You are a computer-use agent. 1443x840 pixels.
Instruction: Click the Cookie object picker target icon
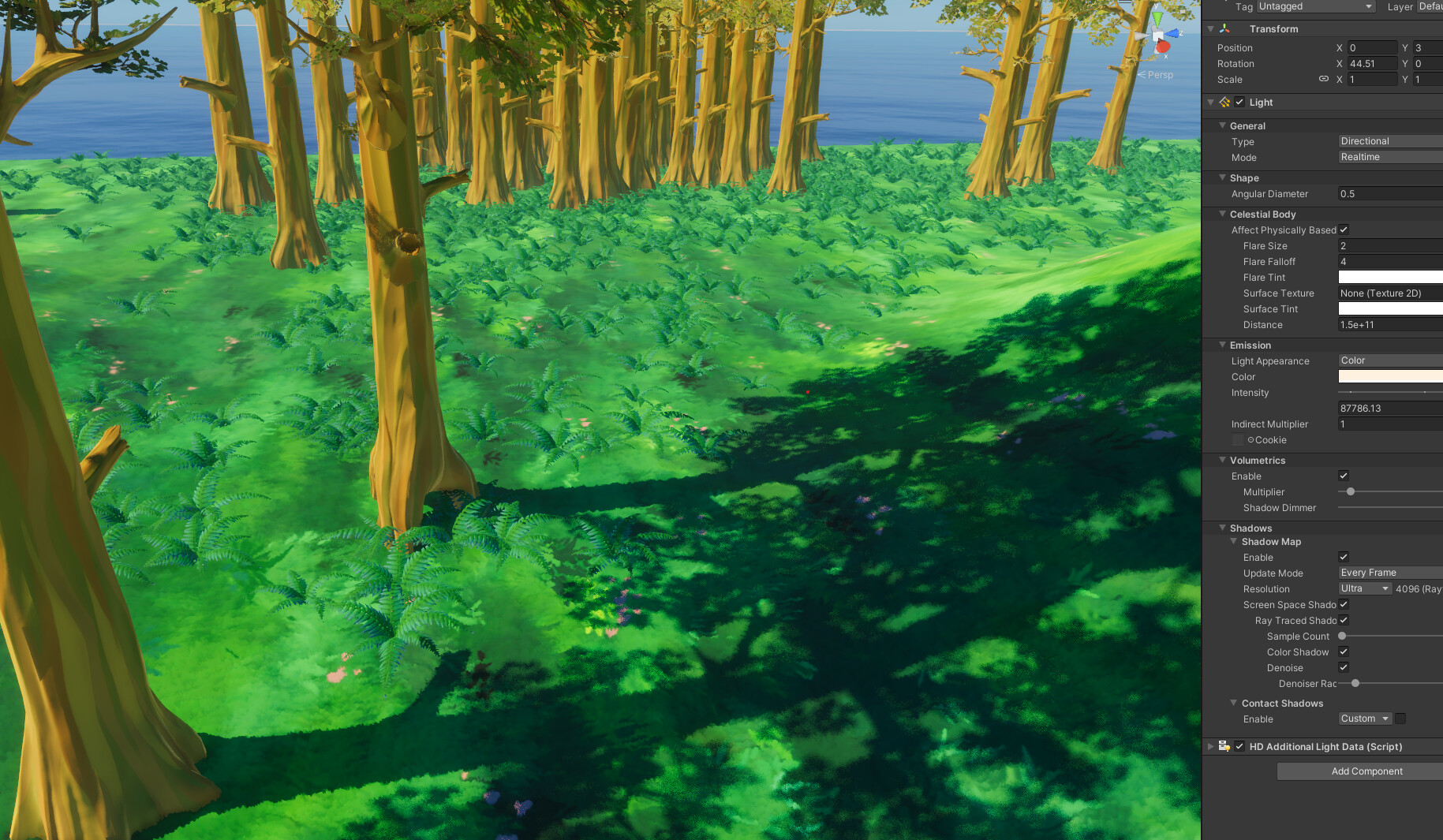coord(1250,440)
